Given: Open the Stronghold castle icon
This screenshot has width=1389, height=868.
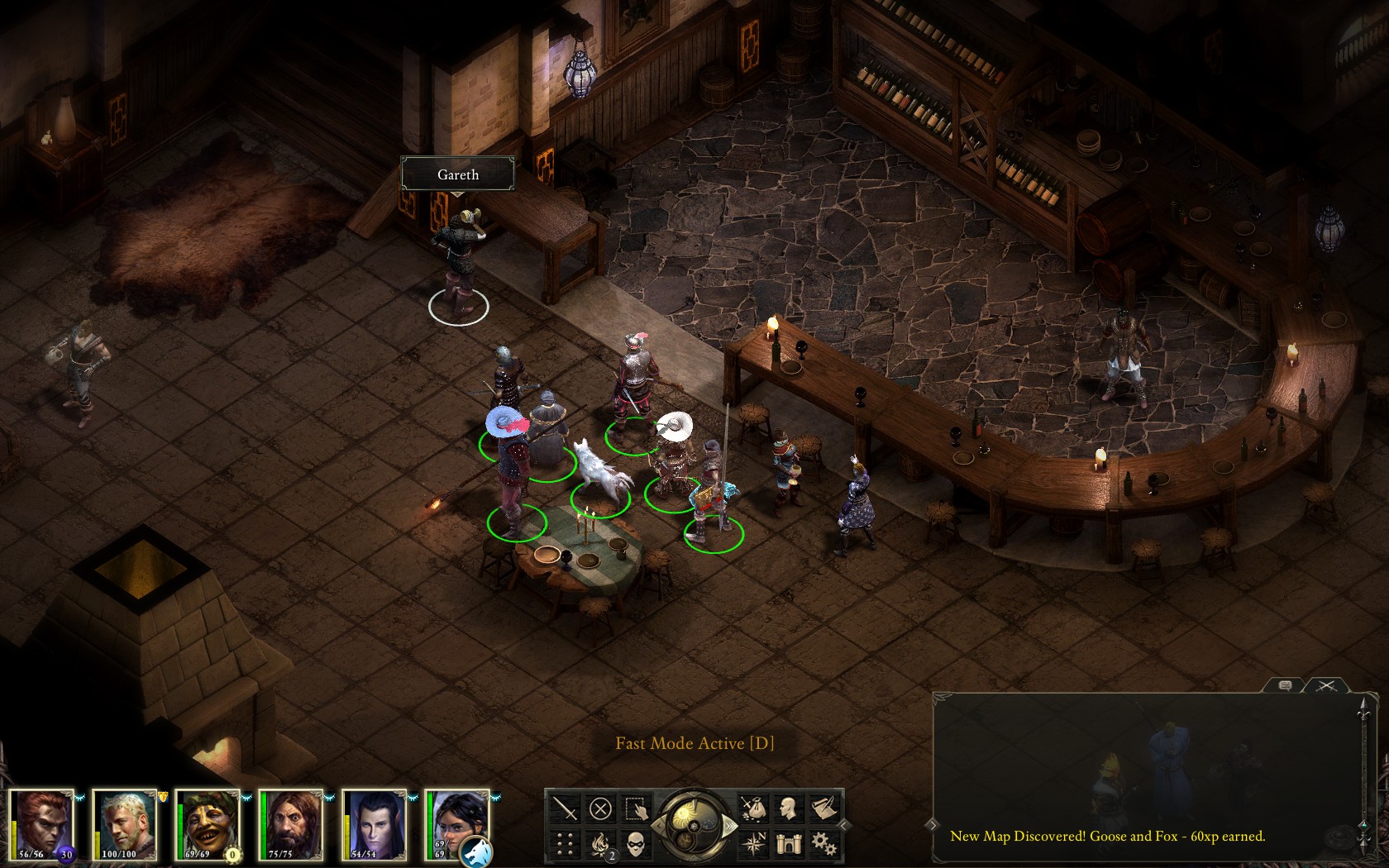Looking at the screenshot, I should coord(788,843).
